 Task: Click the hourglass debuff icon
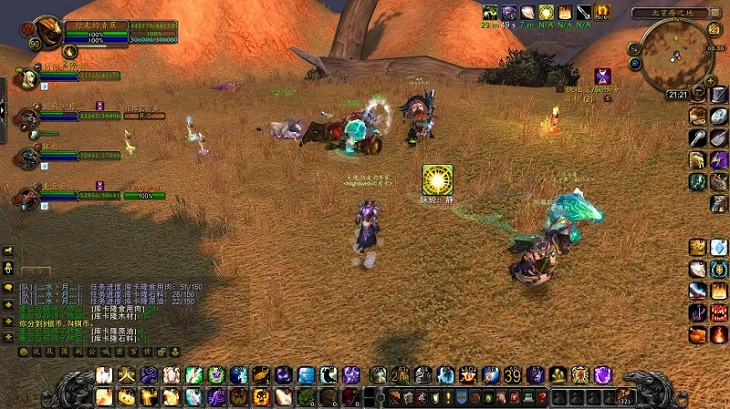603,75
